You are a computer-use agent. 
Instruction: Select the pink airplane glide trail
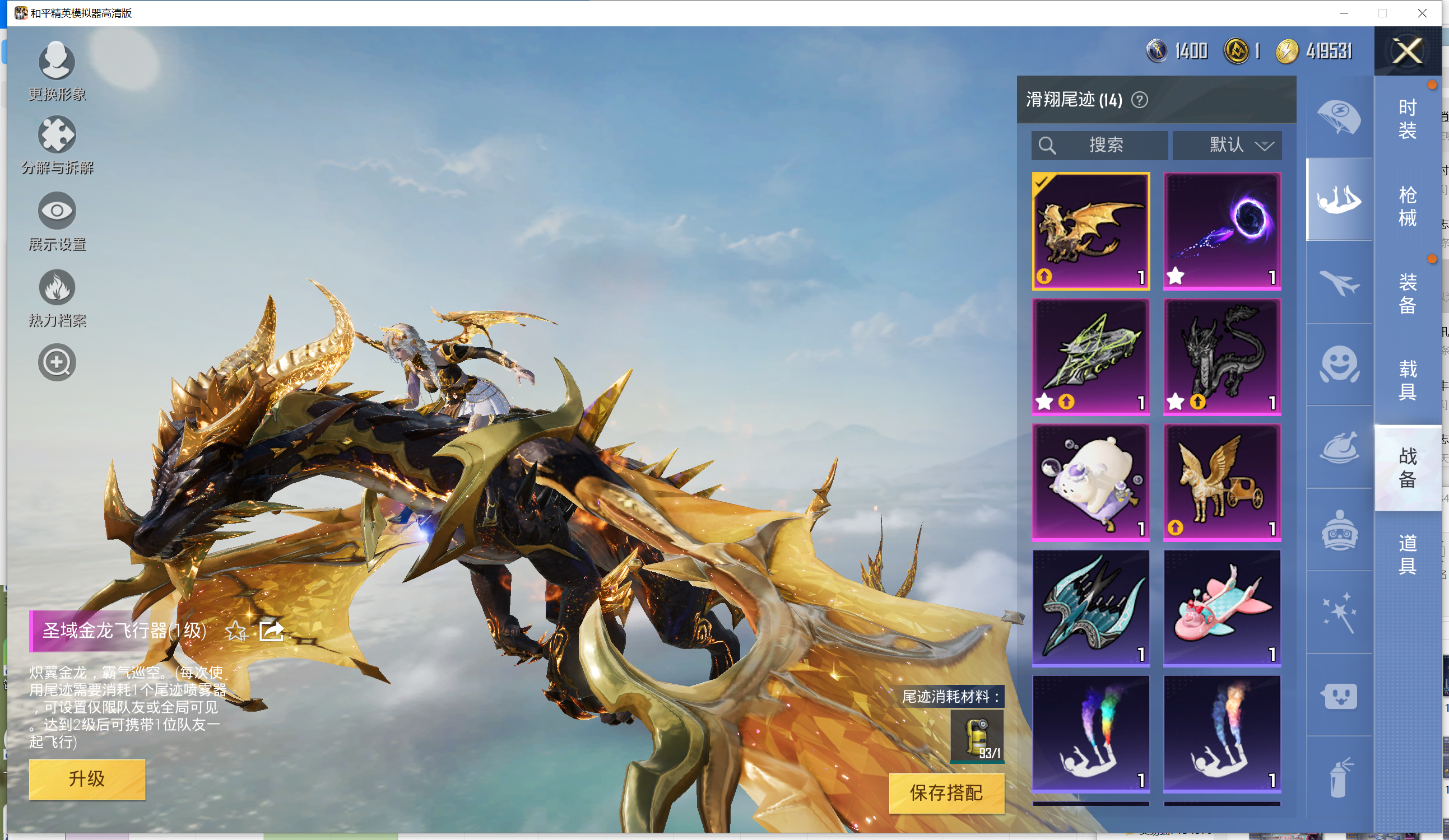point(1222,608)
